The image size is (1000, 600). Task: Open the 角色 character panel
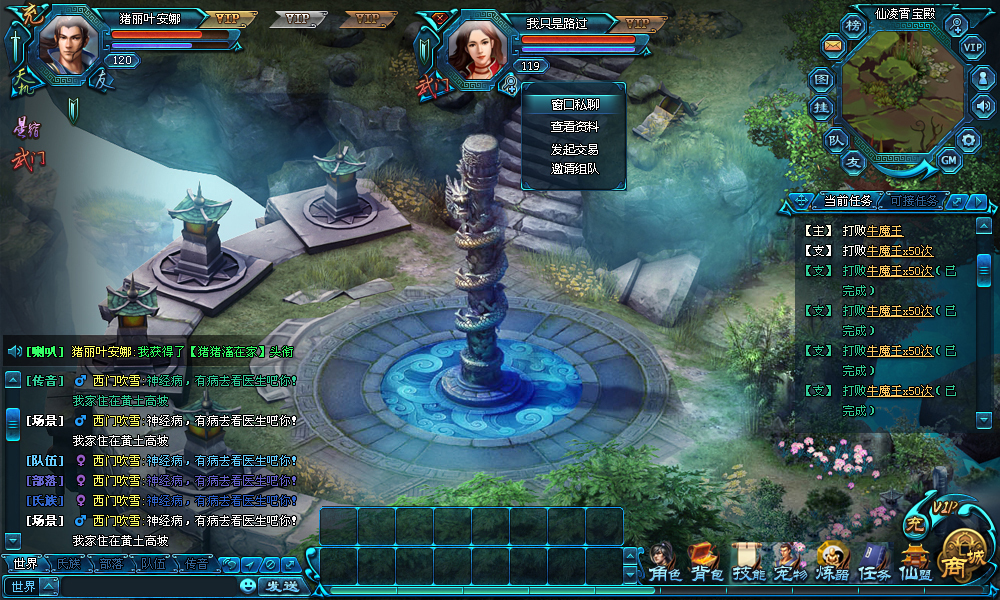[x=664, y=566]
